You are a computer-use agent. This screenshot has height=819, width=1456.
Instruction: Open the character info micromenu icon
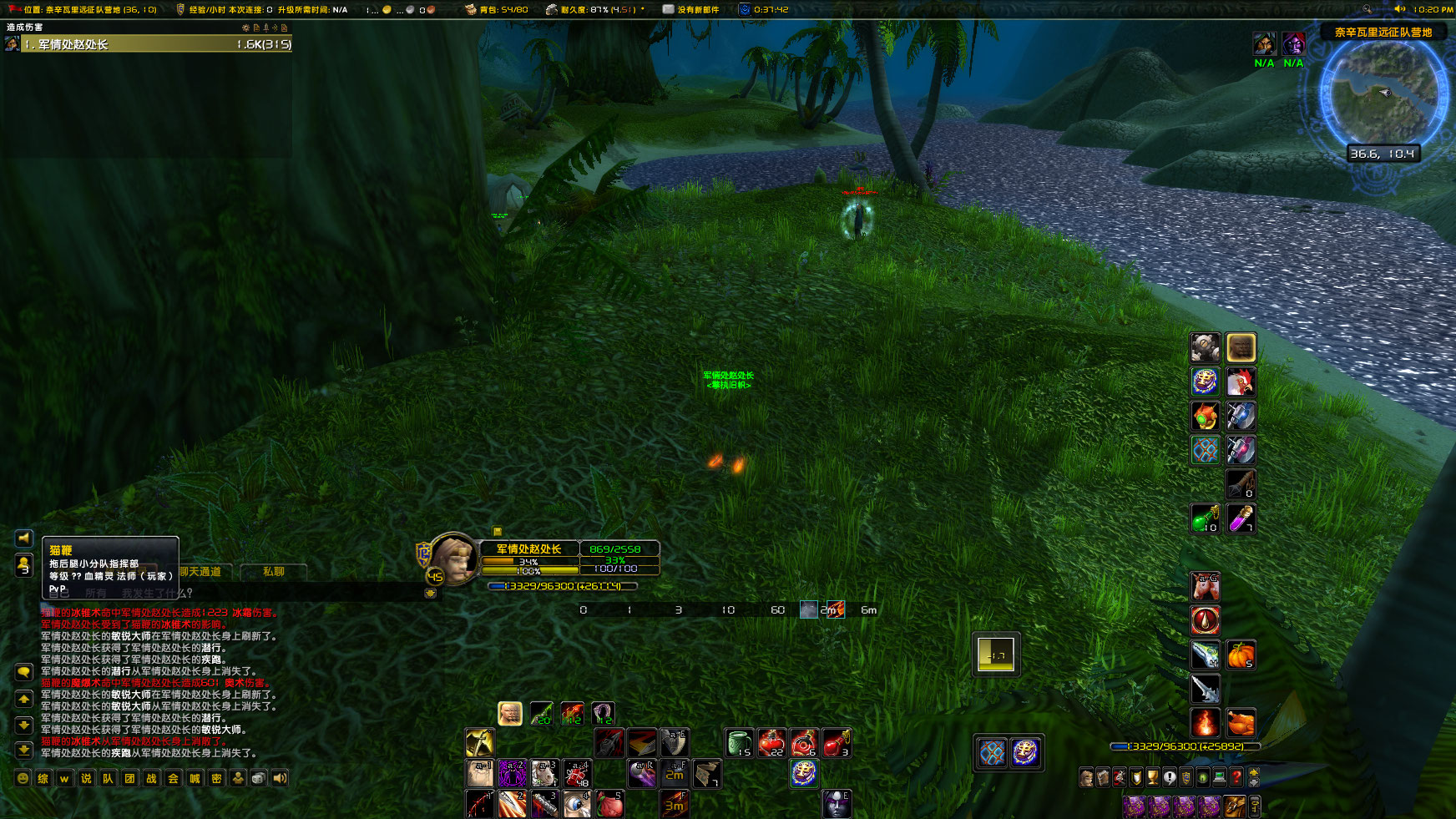pyautogui.click(x=1085, y=776)
